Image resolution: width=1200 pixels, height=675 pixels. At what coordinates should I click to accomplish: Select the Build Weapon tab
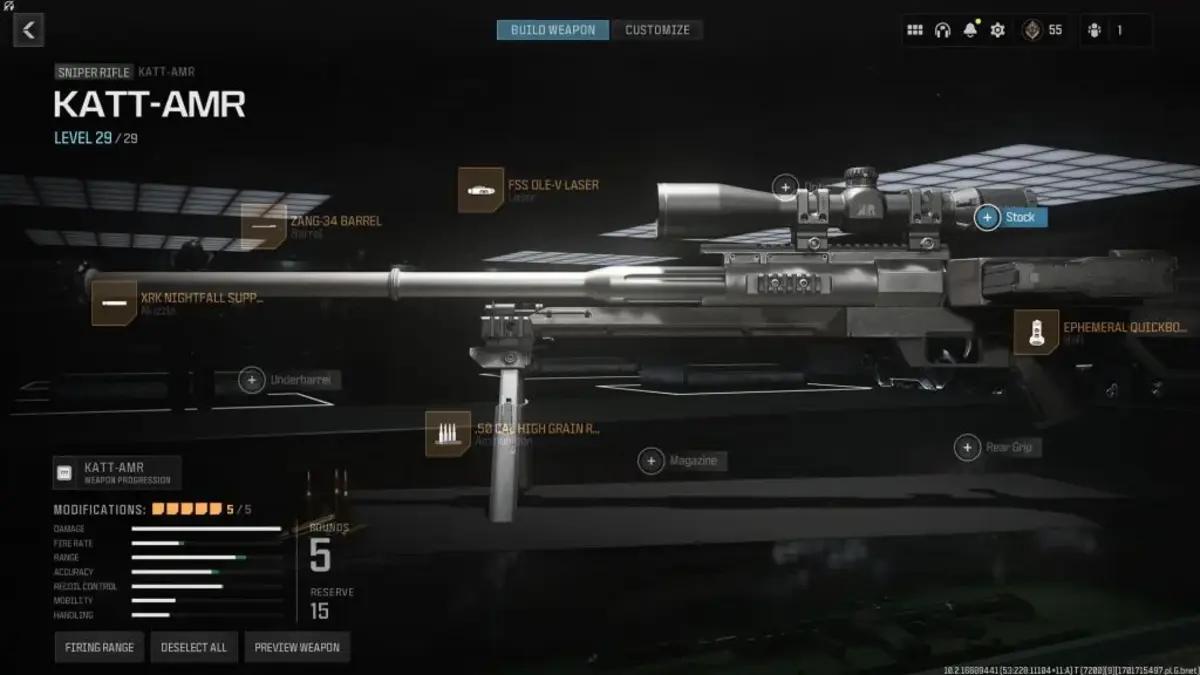tap(553, 30)
